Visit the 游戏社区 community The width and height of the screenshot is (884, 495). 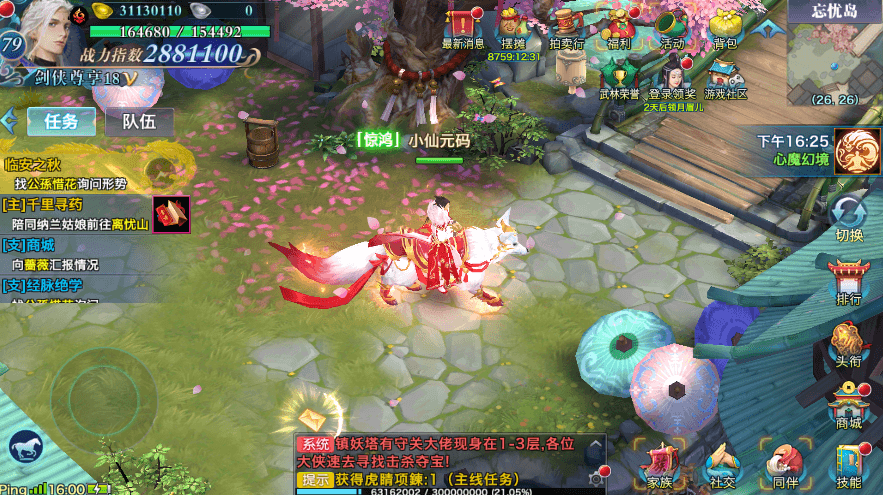tap(725, 78)
